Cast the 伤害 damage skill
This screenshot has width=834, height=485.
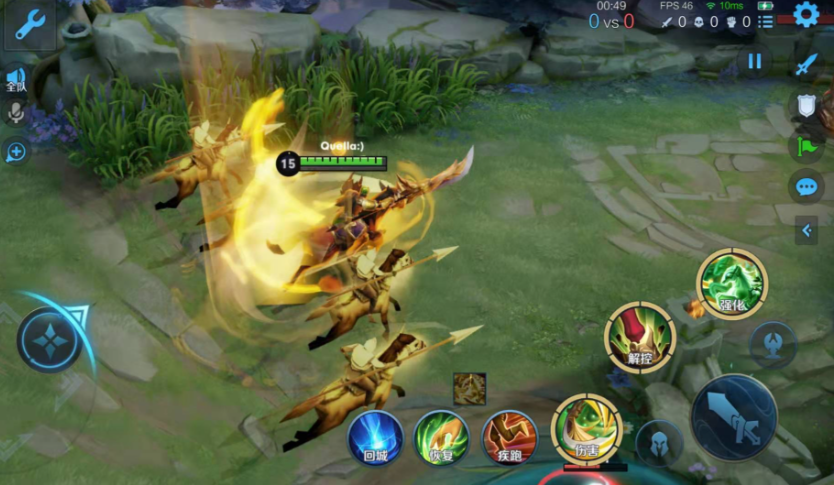pyautogui.click(x=587, y=429)
